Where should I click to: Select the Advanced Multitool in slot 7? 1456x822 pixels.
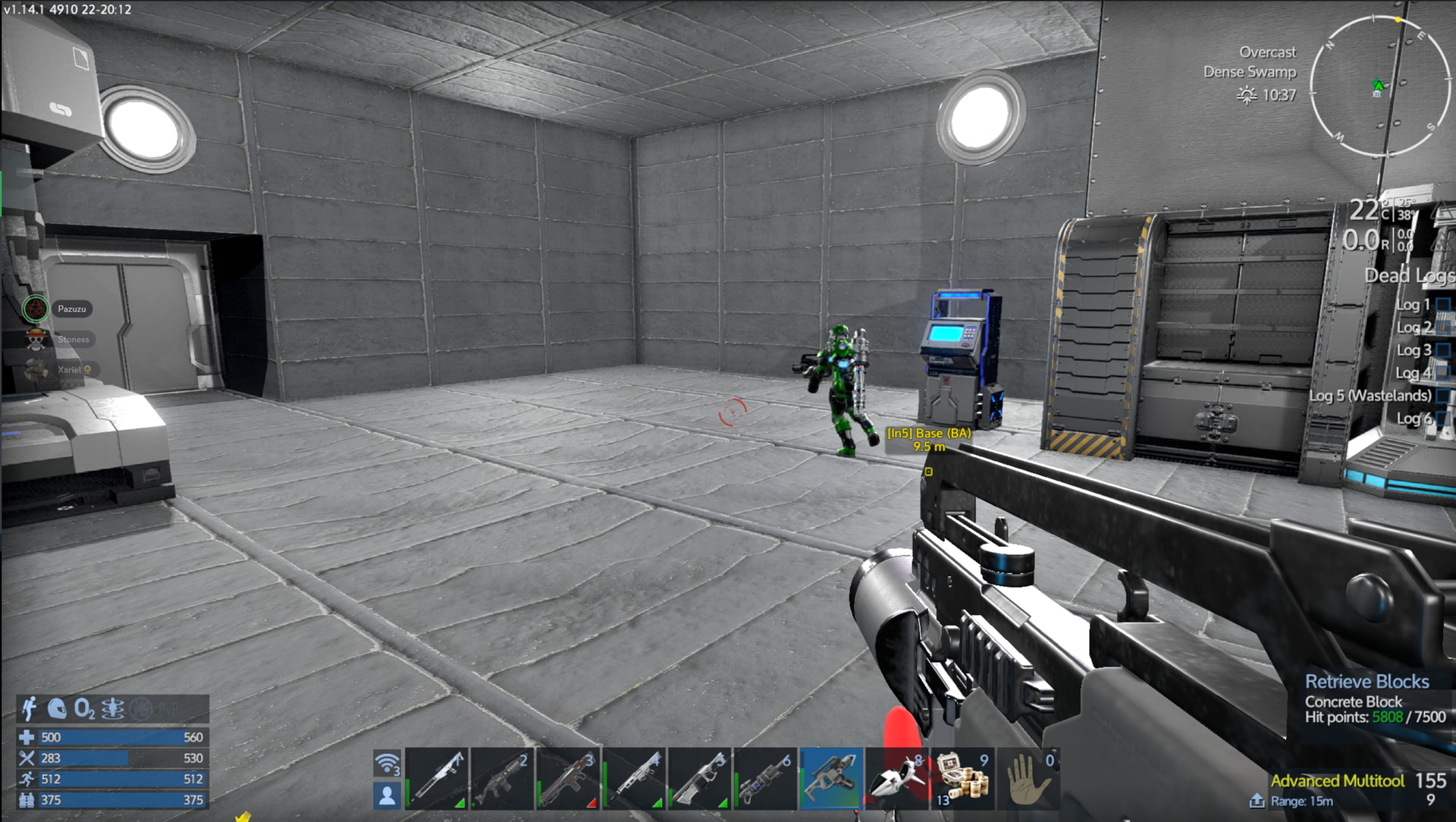[x=831, y=779]
